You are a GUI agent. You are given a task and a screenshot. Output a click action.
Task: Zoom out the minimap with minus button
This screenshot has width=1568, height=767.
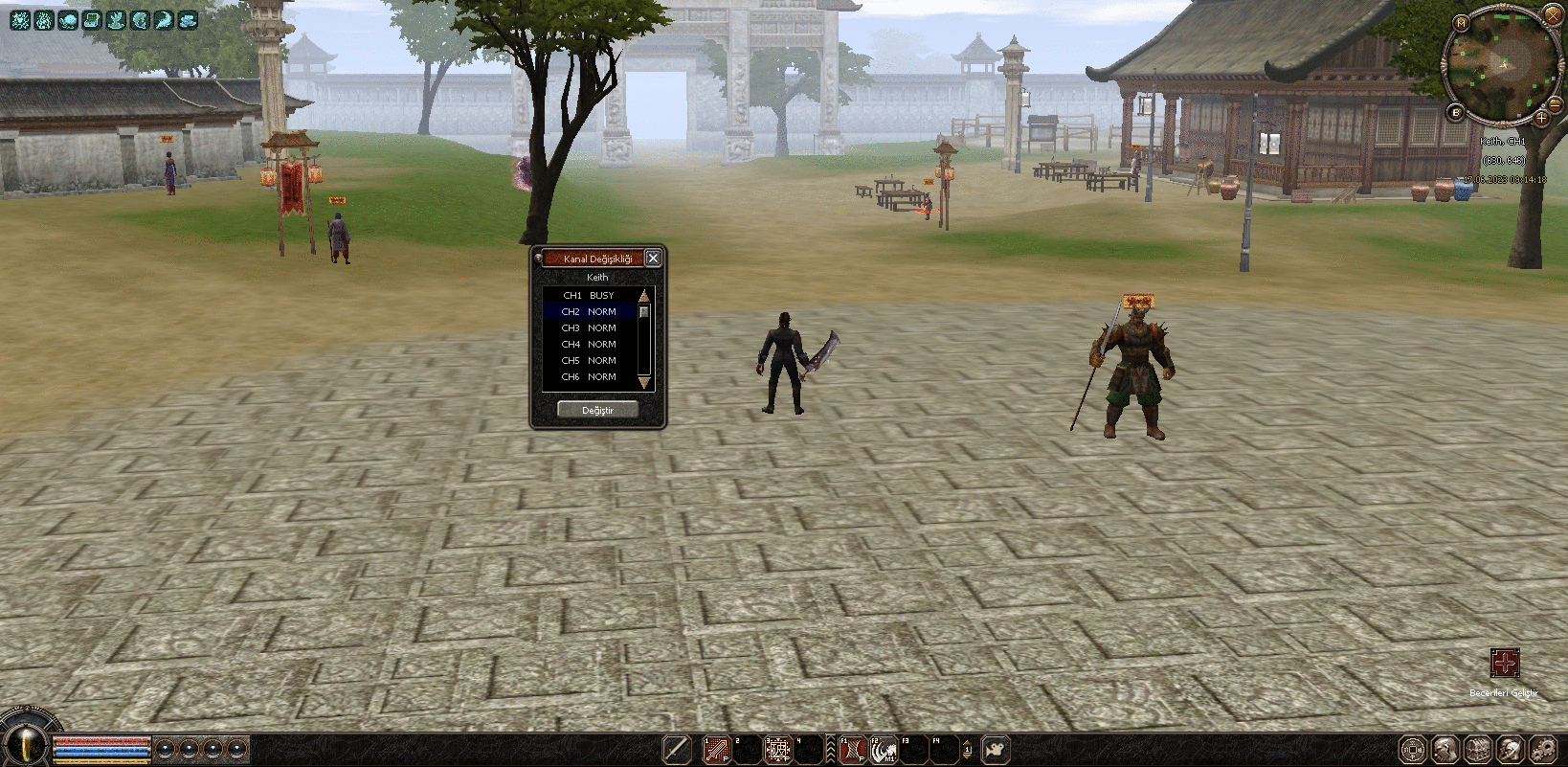1556,106
